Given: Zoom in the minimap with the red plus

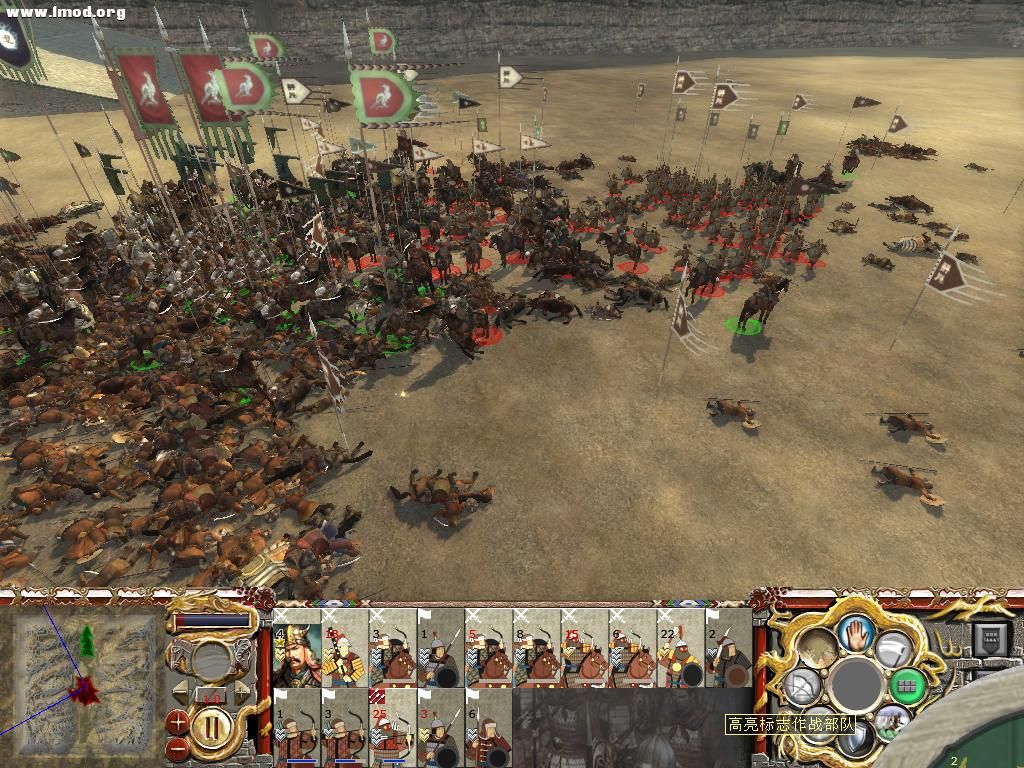Looking at the screenshot, I should 178,719.
